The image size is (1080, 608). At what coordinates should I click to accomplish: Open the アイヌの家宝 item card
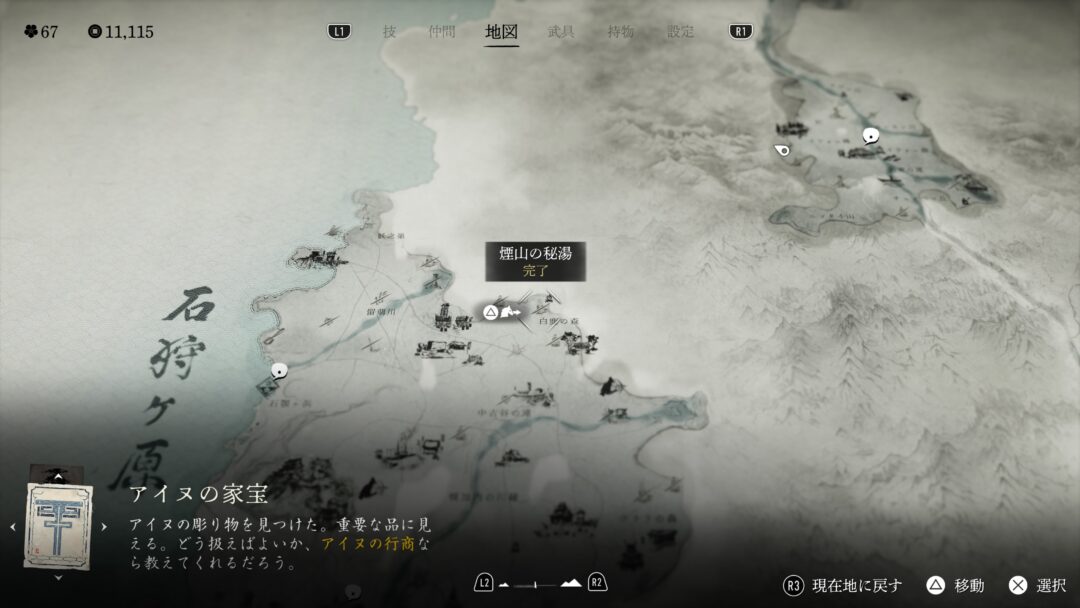tap(58, 525)
